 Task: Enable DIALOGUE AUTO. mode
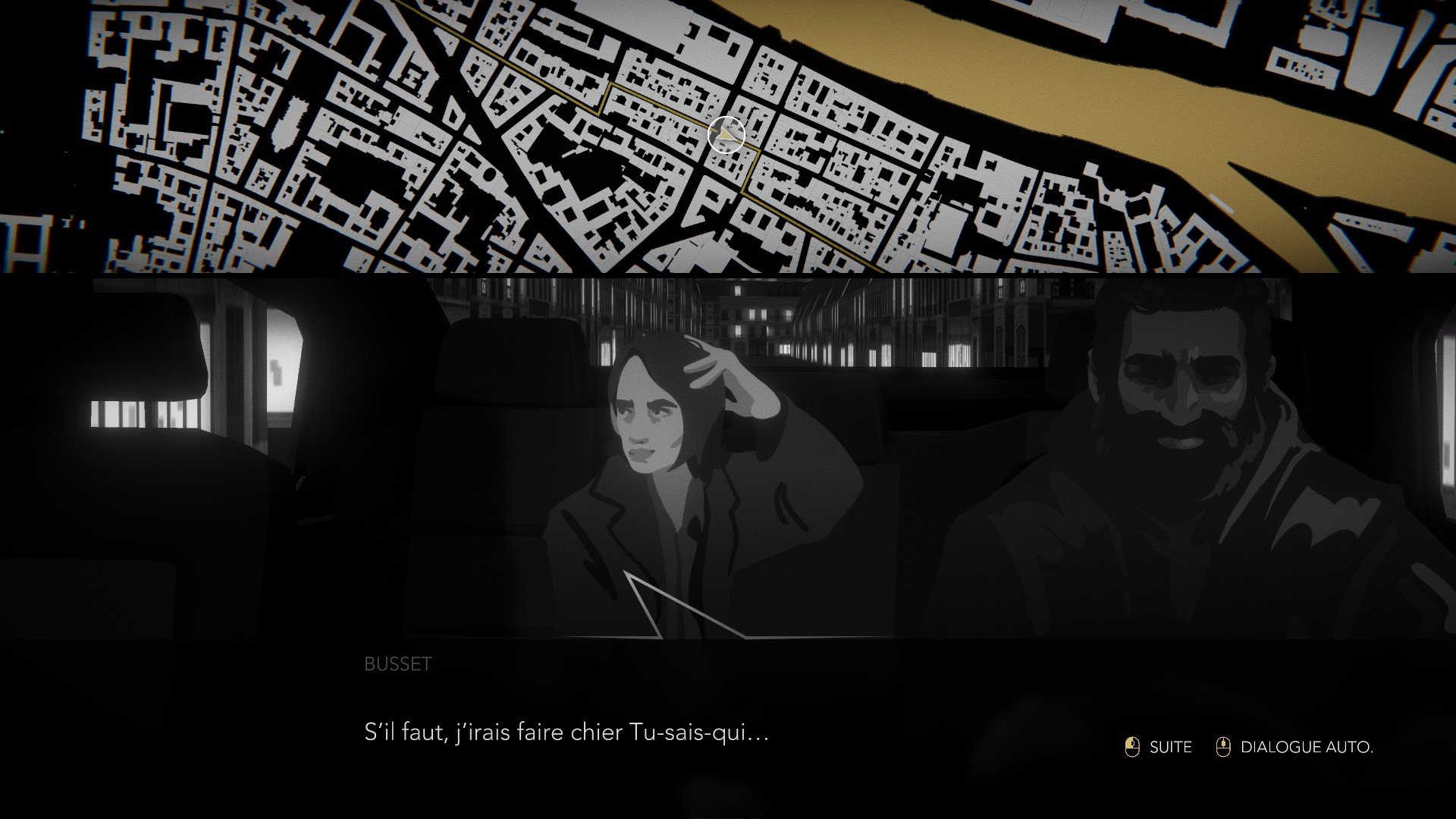pyautogui.click(x=1296, y=747)
